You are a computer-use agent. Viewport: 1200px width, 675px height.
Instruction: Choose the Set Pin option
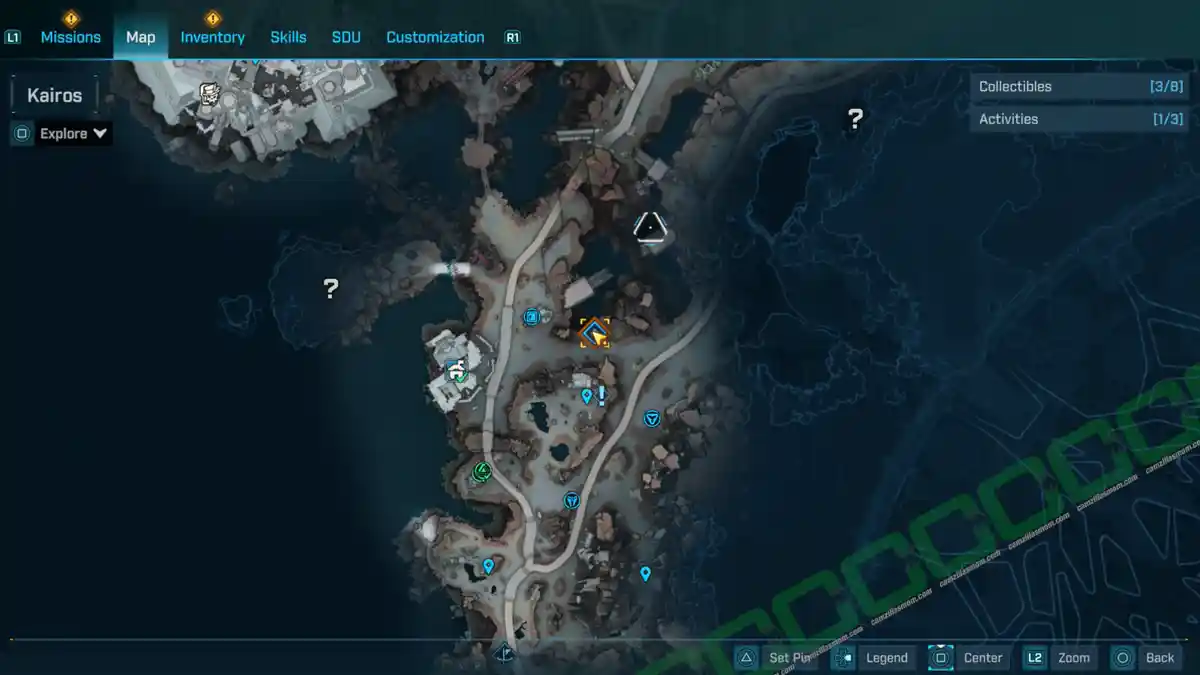coord(788,658)
